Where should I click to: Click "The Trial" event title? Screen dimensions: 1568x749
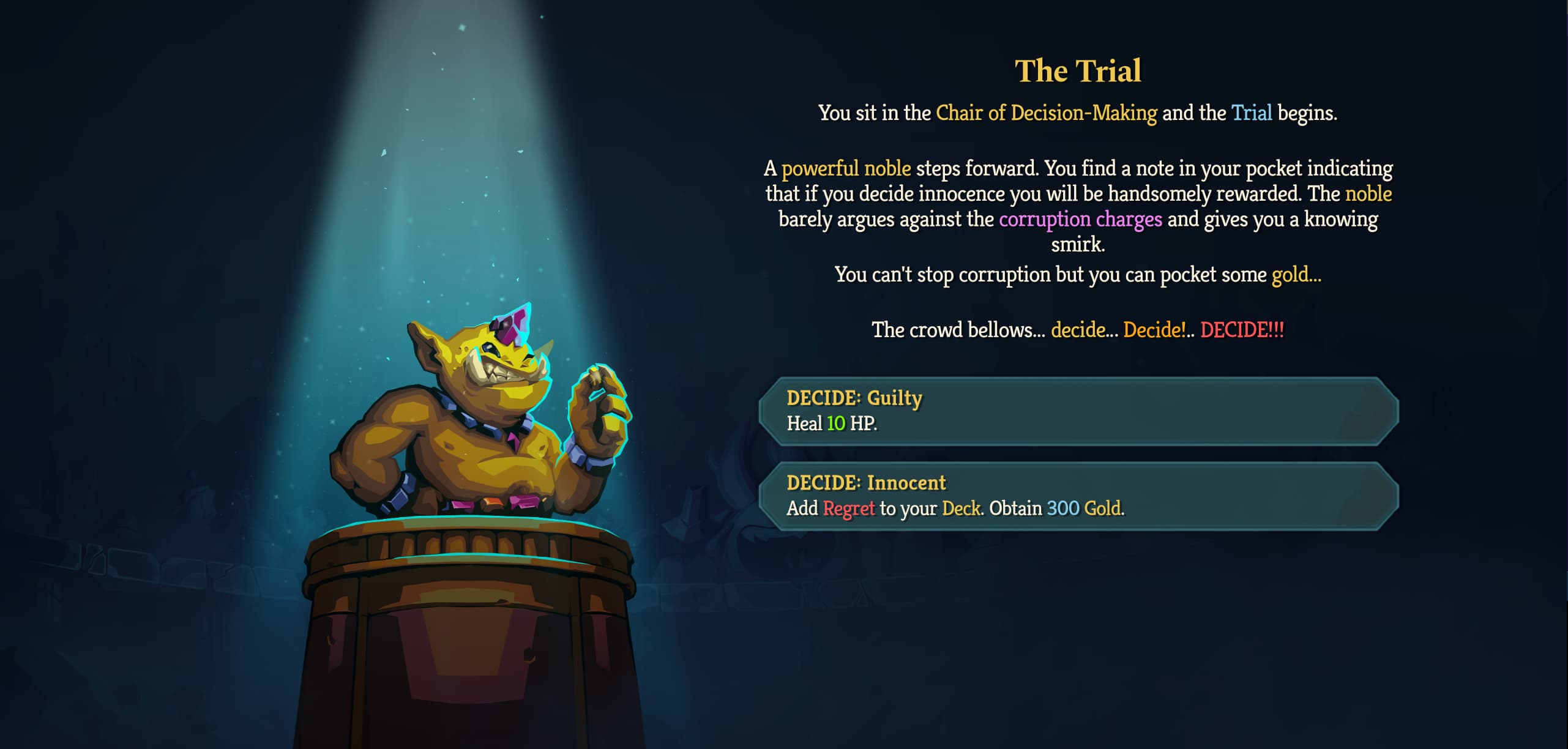[1078, 70]
